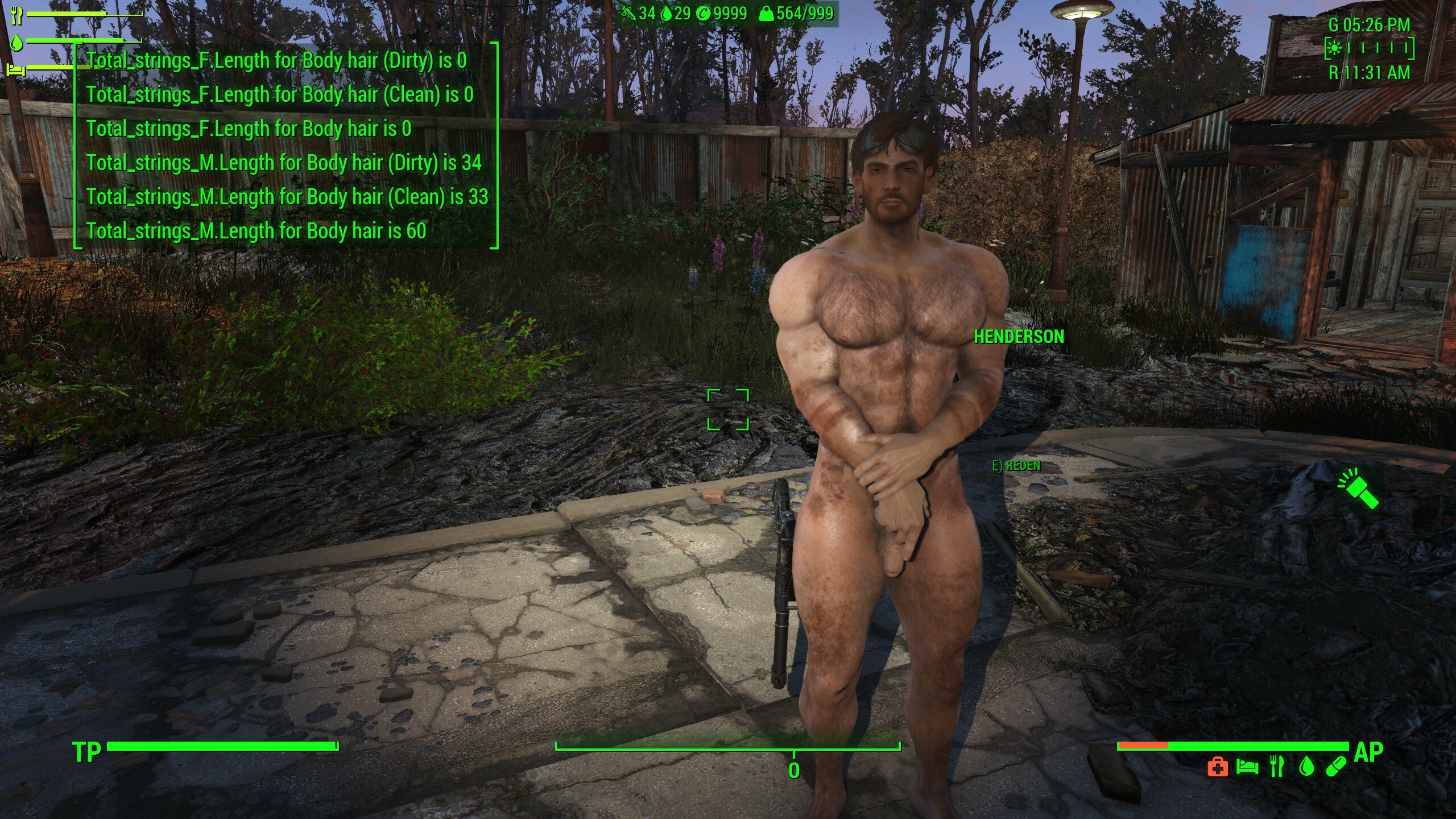The height and width of the screenshot is (819, 1456).
Task: Select the water drop icon near AP
Action: (1306, 767)
